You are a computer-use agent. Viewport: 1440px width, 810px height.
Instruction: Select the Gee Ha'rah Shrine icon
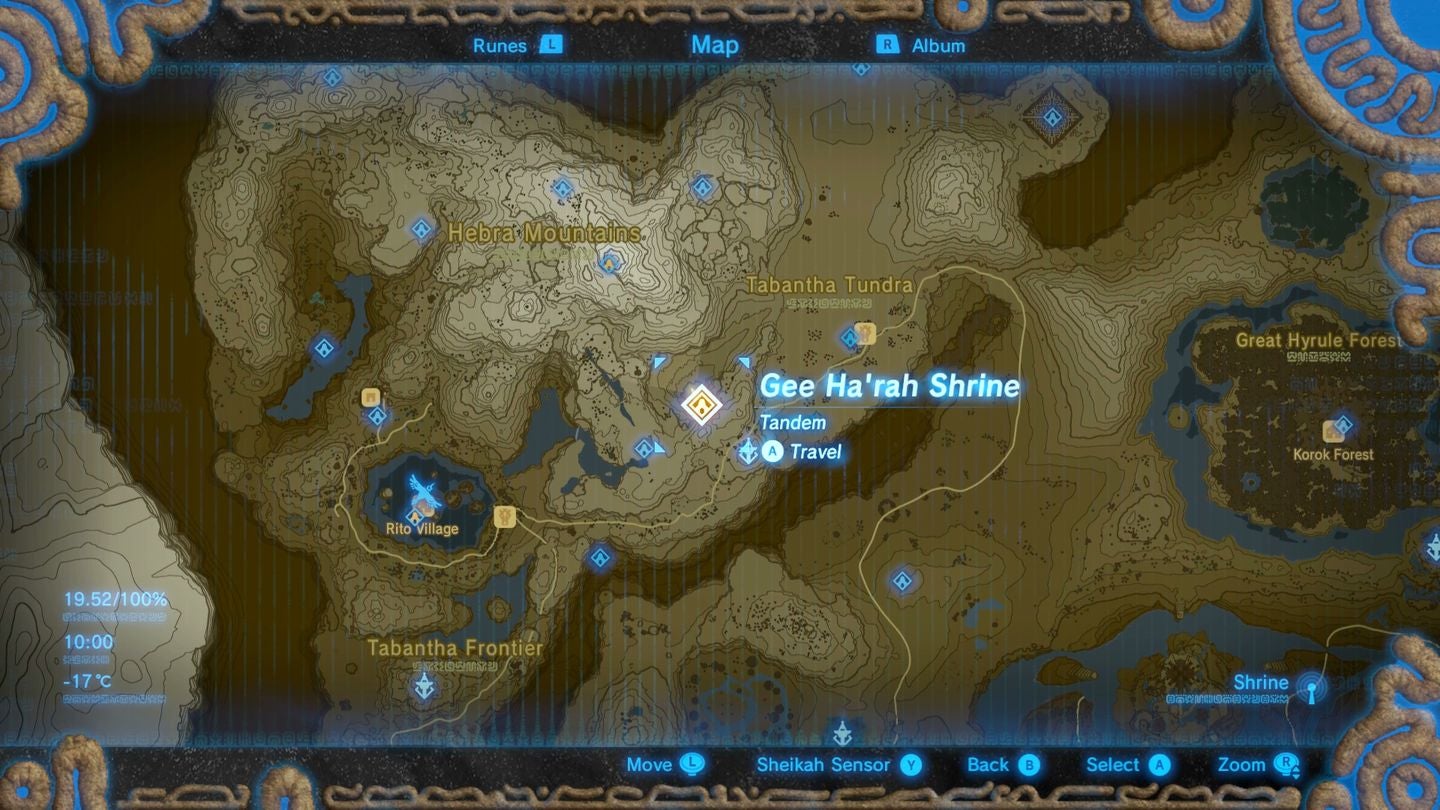[x=700, y=403]
